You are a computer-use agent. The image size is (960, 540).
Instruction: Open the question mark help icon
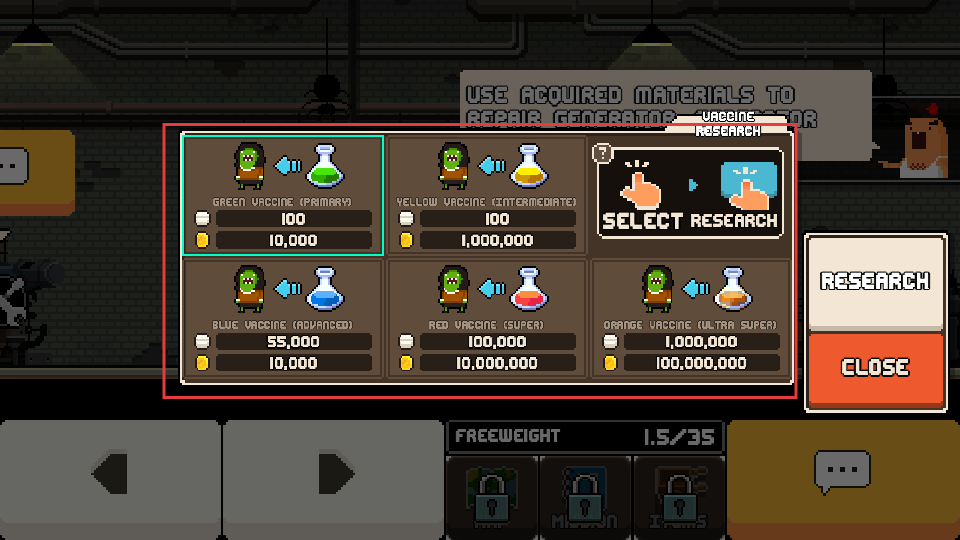pyautogui.click(x=602, y=153)
